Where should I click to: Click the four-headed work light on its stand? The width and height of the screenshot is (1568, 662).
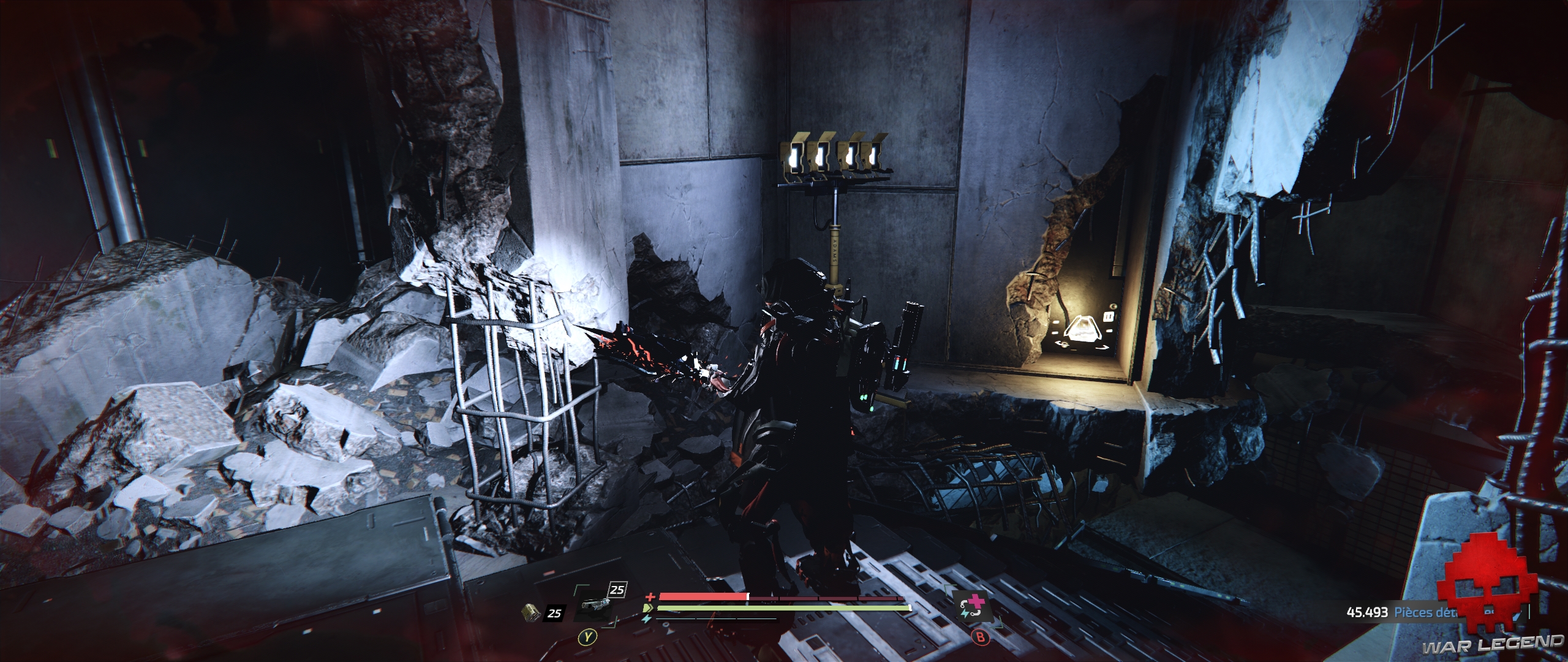click(x=833, y=156)
